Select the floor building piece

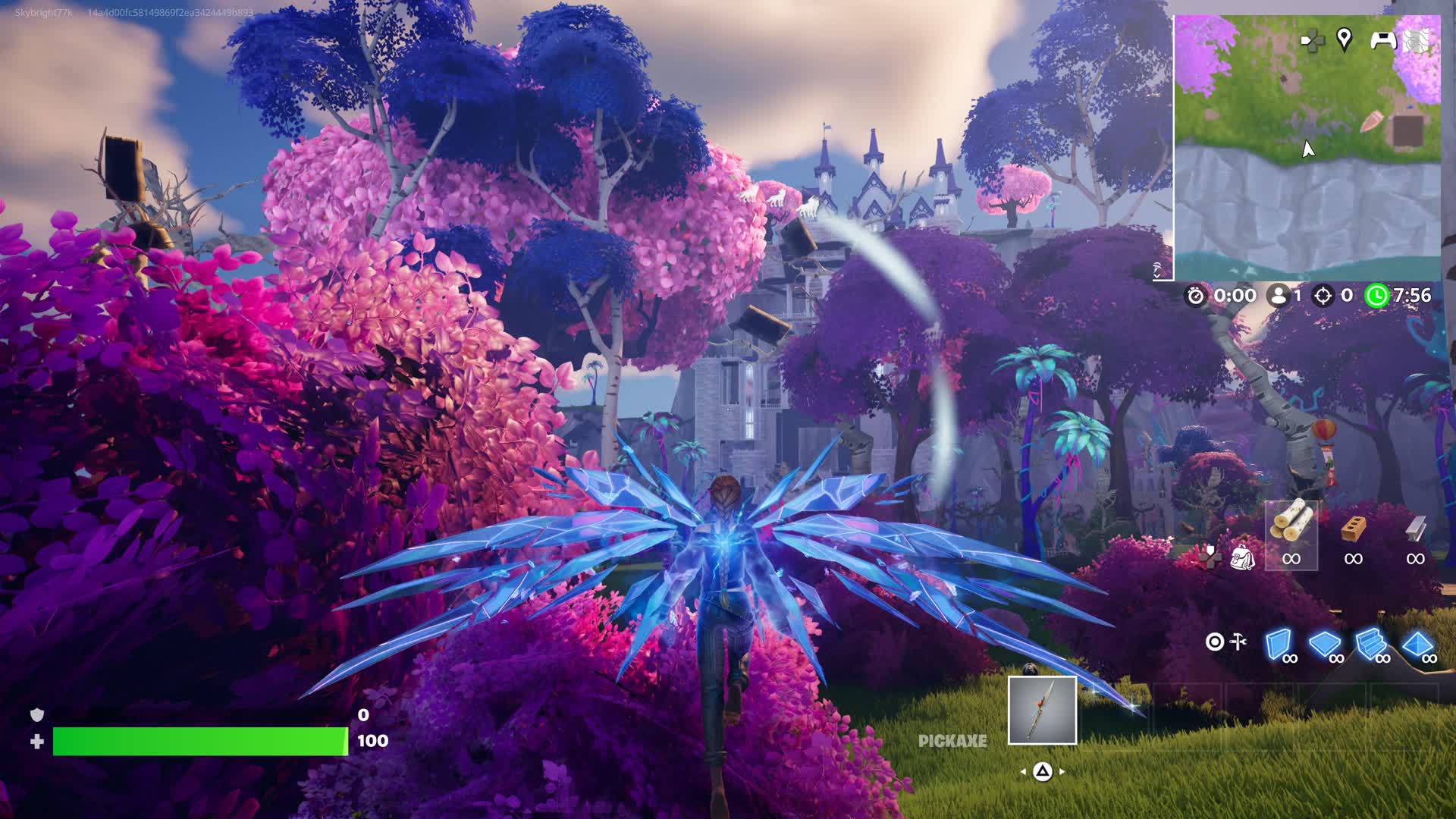pyautogui.click(x=1325, y=644)
